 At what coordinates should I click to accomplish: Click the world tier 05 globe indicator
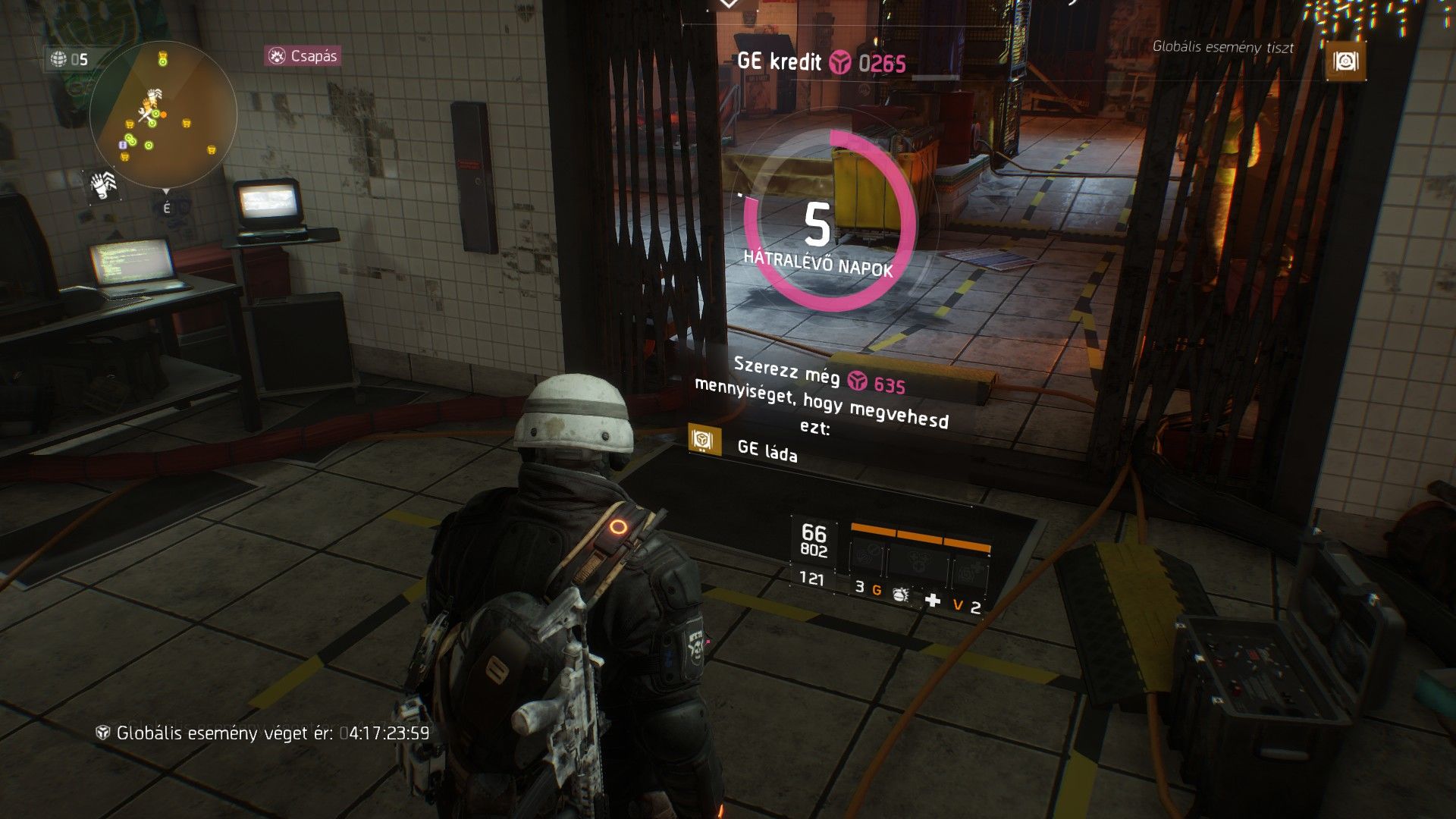coord(69,59)
